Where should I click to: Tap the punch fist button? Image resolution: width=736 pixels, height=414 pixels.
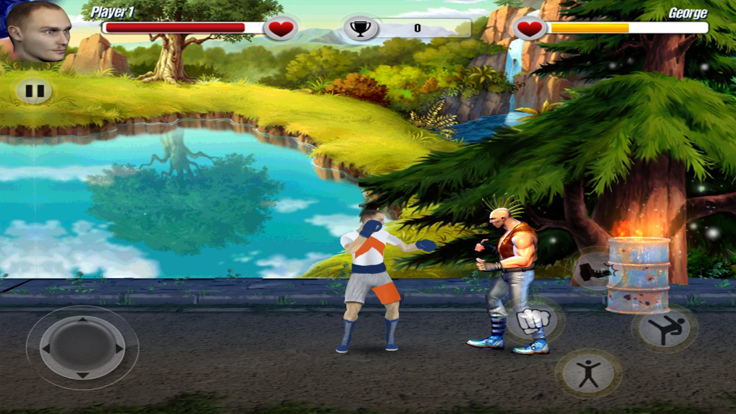(x=533, y=321)
